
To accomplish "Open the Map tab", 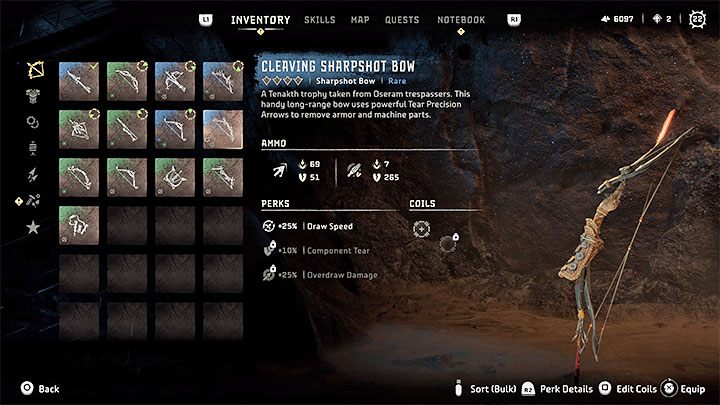I will (x=360, y=20).
